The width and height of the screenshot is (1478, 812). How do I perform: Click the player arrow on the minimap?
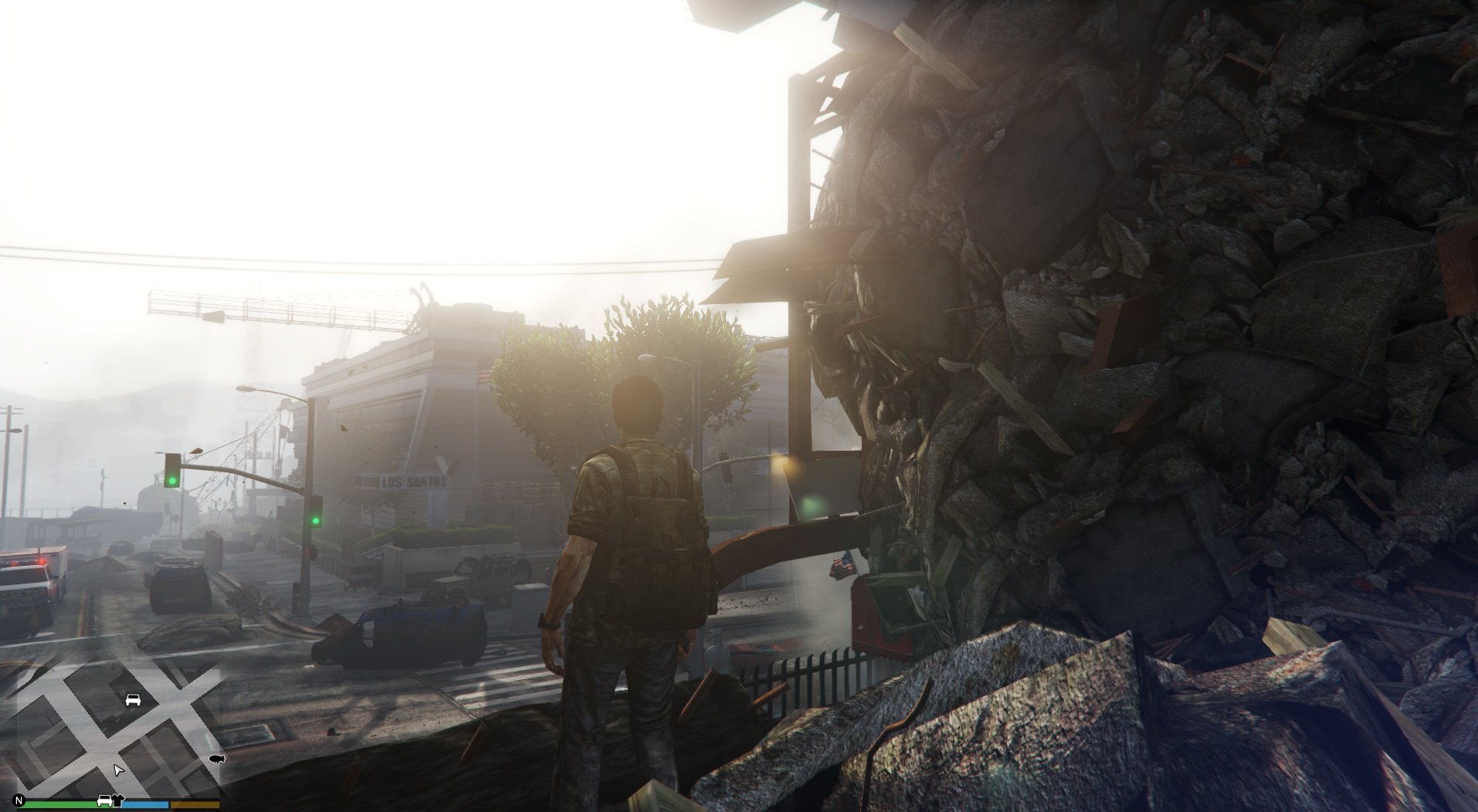[x=117, y=770]
